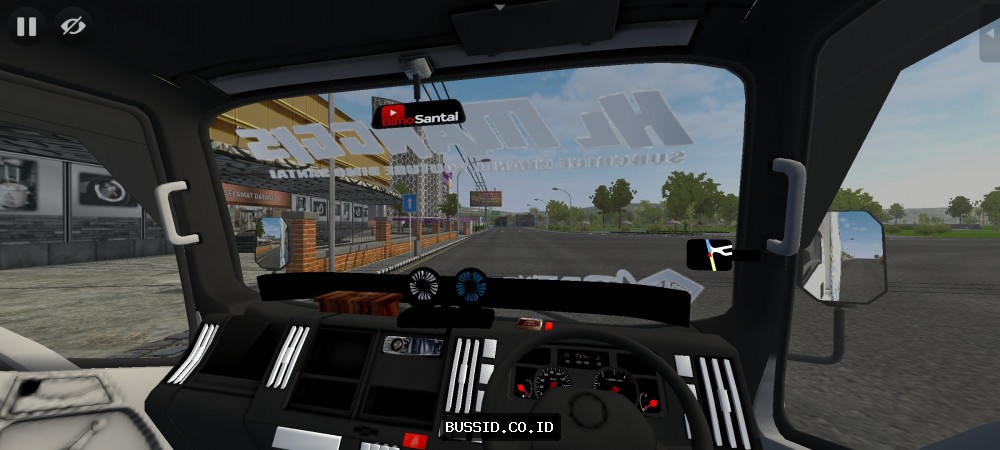The height and width of the screenshot is (450, 1000).
Task: Expand the top-center dropdown arrow
Action: (x=500, y=6)
